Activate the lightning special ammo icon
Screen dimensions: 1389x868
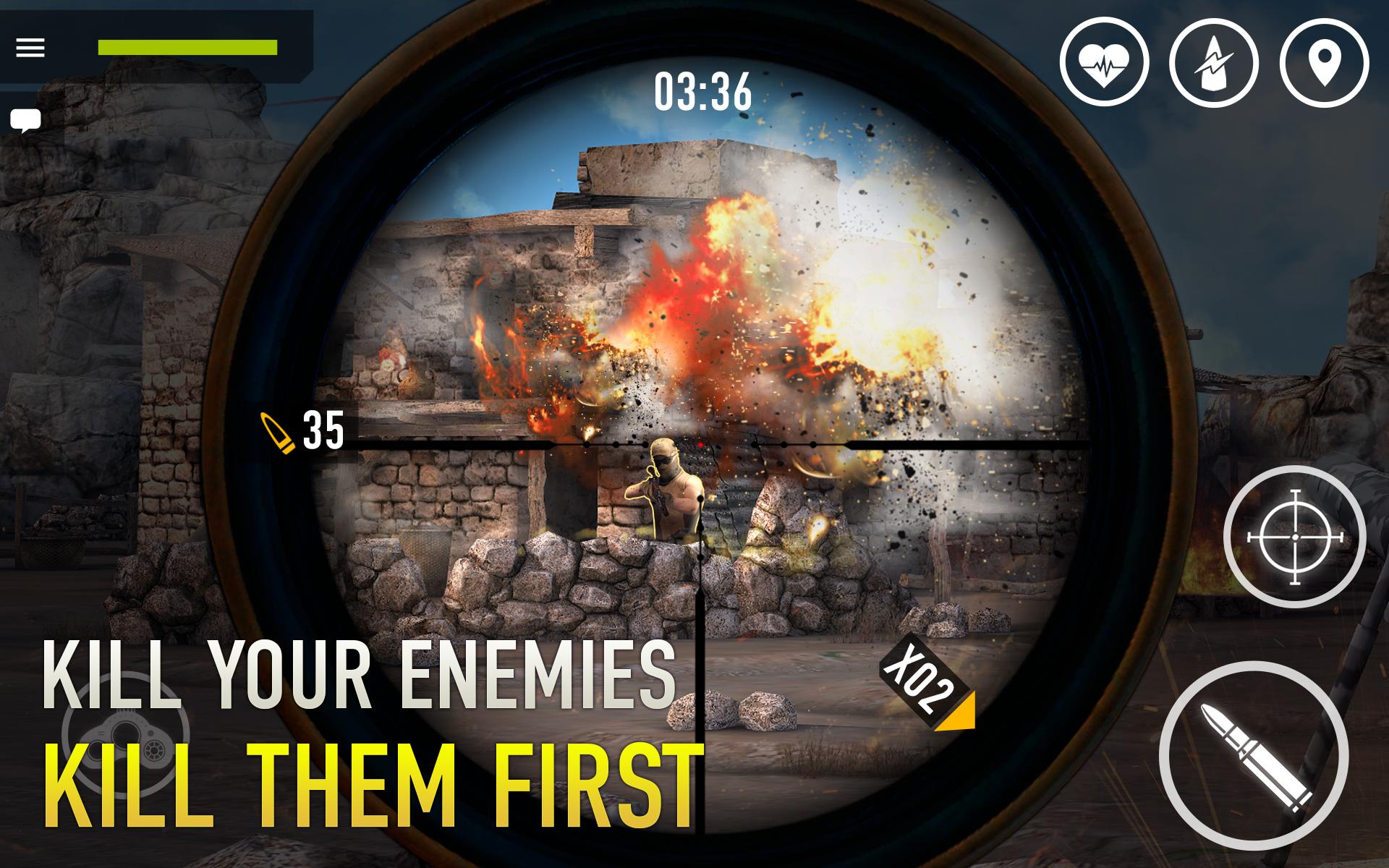point(1214,64)
